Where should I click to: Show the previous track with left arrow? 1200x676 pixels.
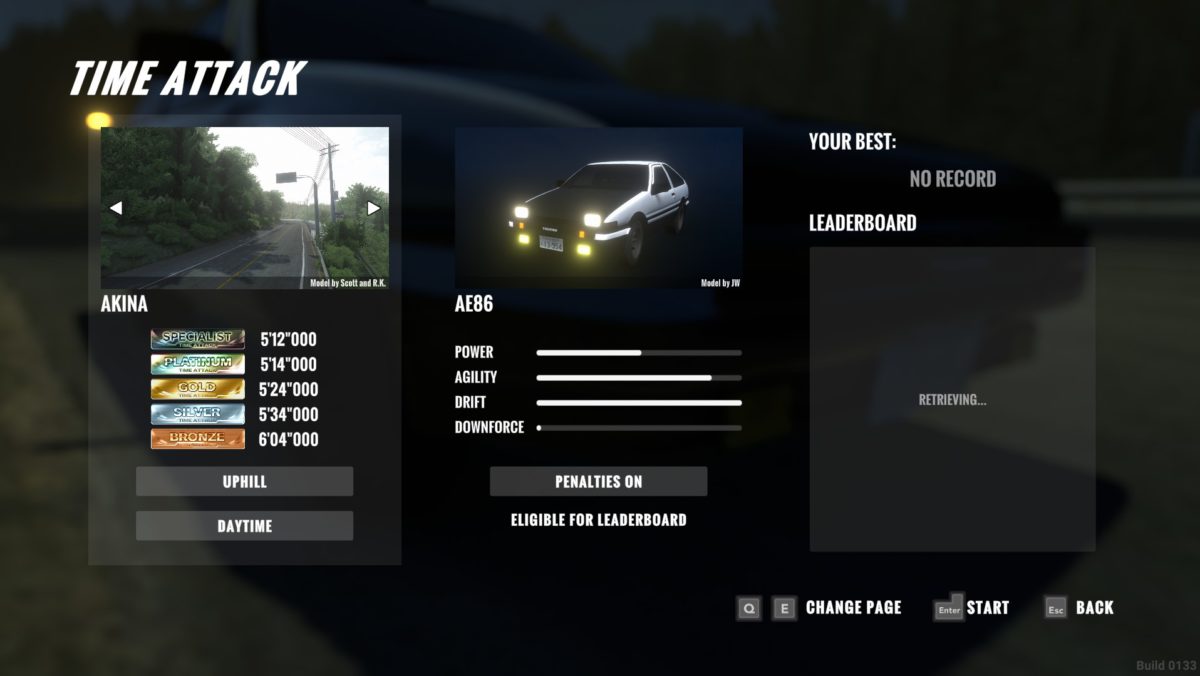coord(116,208)
